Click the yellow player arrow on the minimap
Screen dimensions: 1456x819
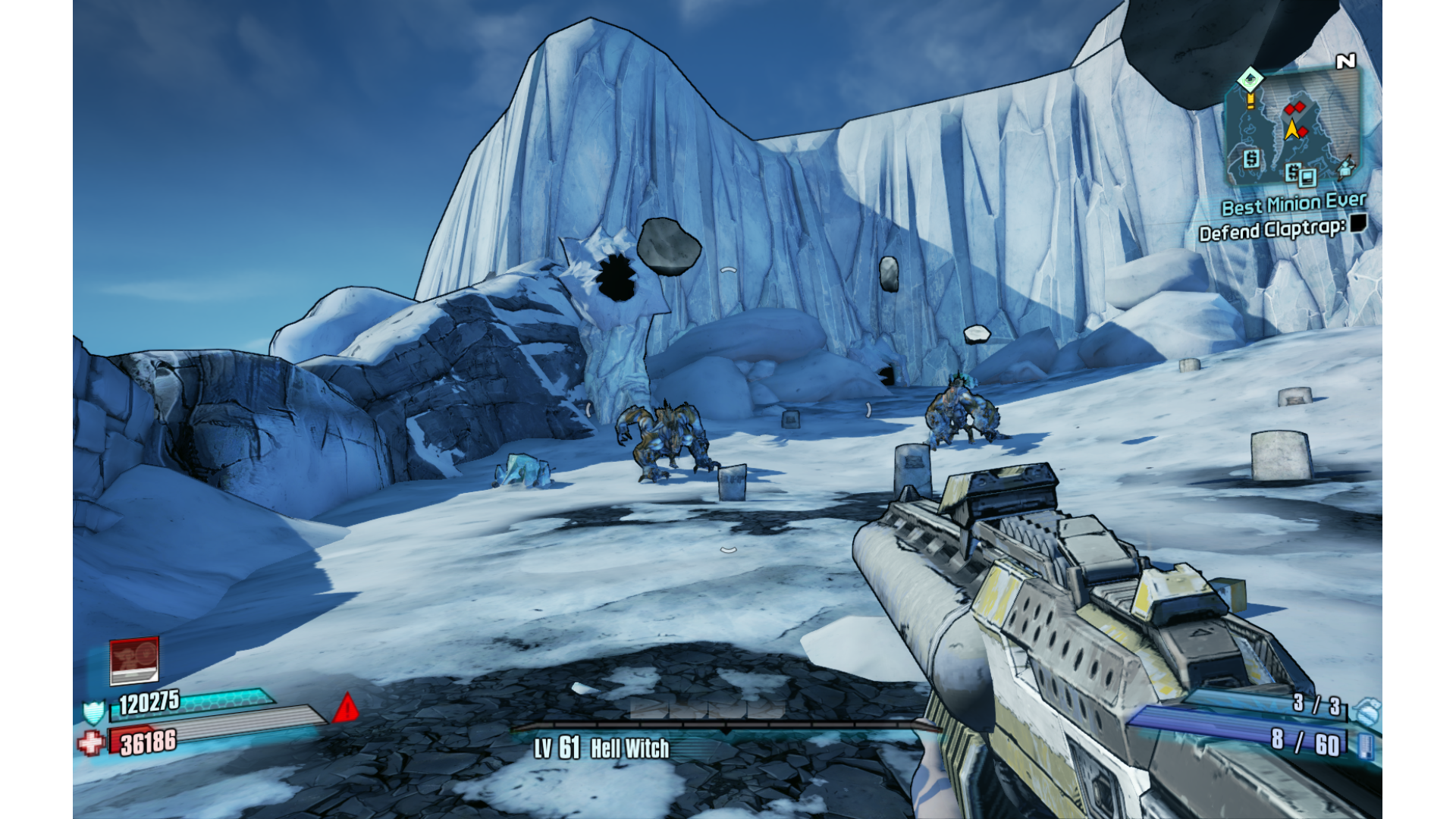point(1291,130)
